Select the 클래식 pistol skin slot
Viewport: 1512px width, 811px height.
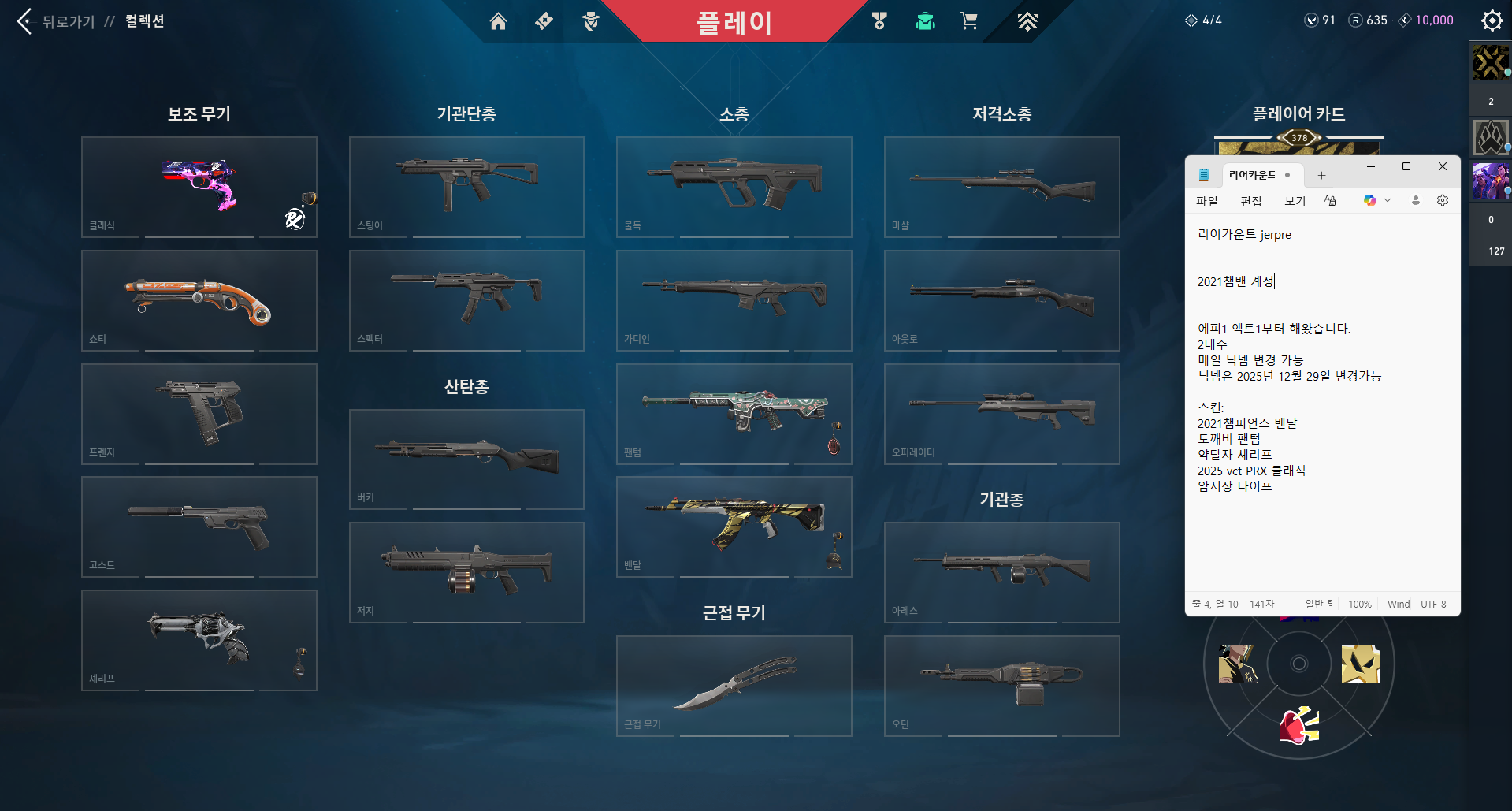[199, 187]
